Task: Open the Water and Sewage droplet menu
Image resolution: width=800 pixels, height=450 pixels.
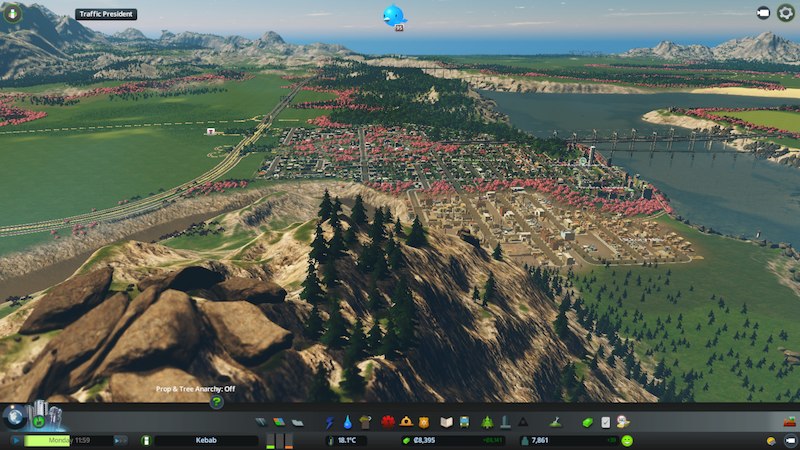Action: tap(348, 423)
